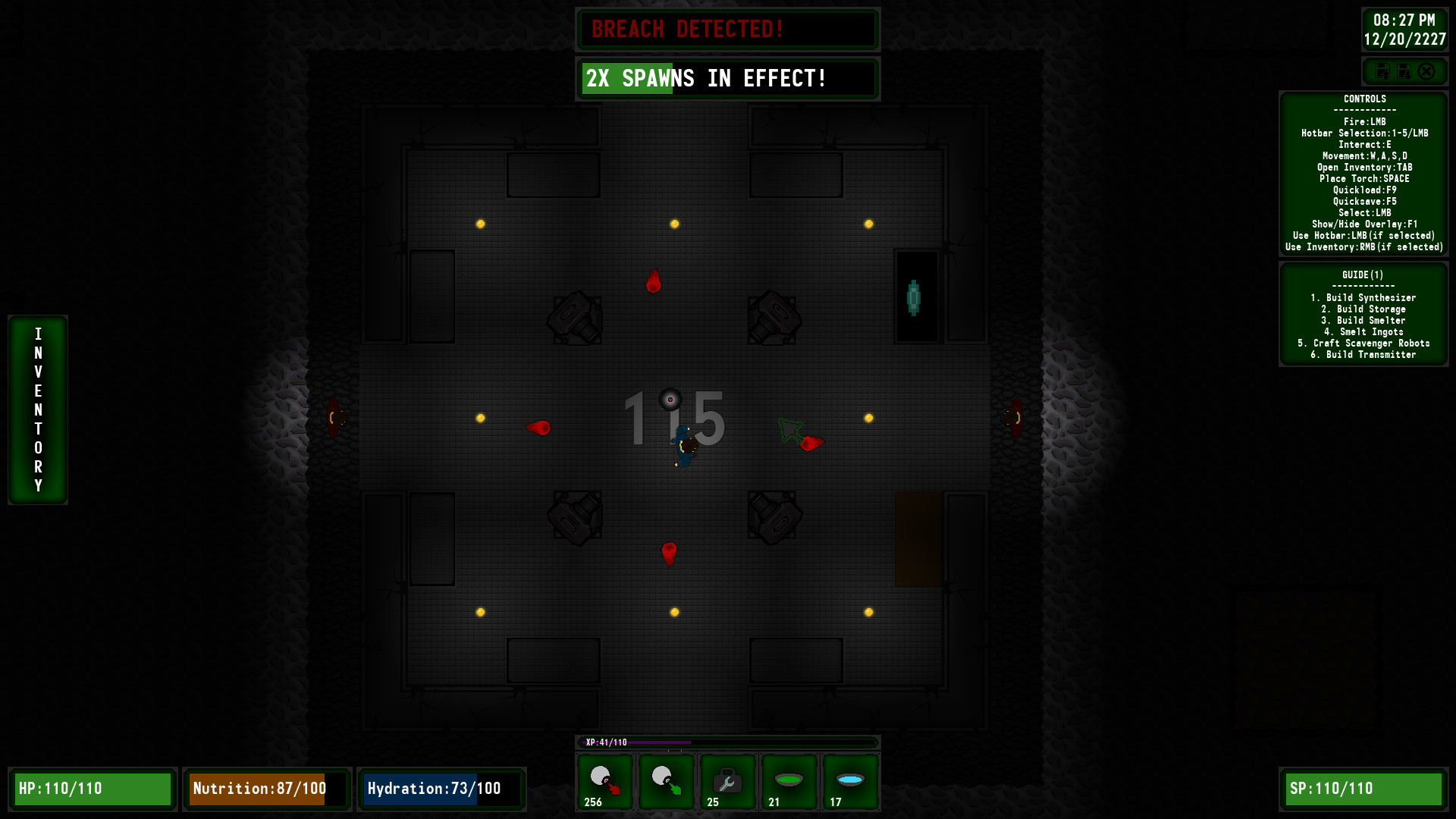Hide the BREACH DETECTED alert banner

(727, 30)
